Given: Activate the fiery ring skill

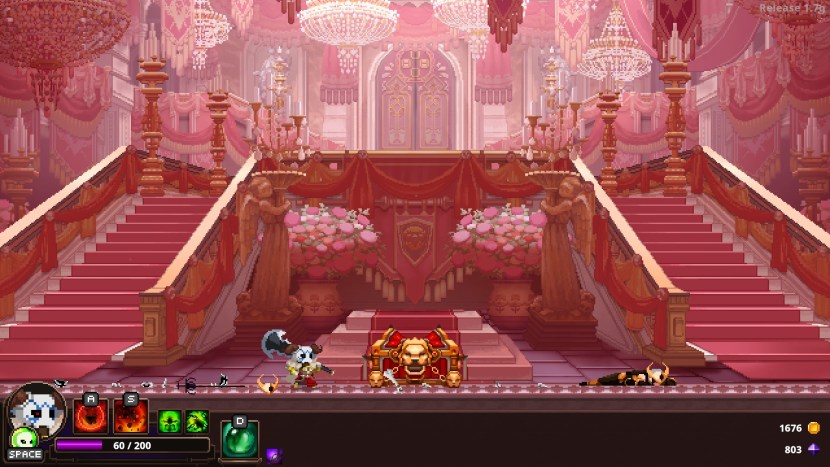Looking at the screenshot, I should point(91,415).
